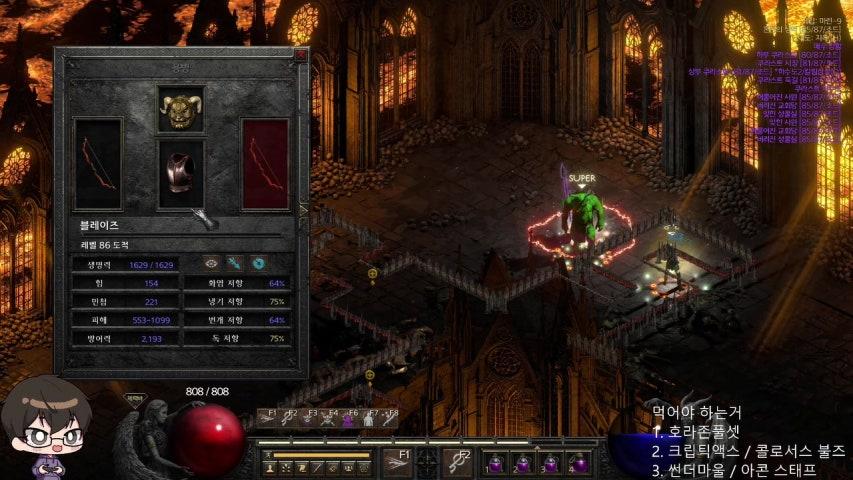Click the eye aura icon on mercenary panel
The height and width of the screenshot is (480, 853).
211,263
